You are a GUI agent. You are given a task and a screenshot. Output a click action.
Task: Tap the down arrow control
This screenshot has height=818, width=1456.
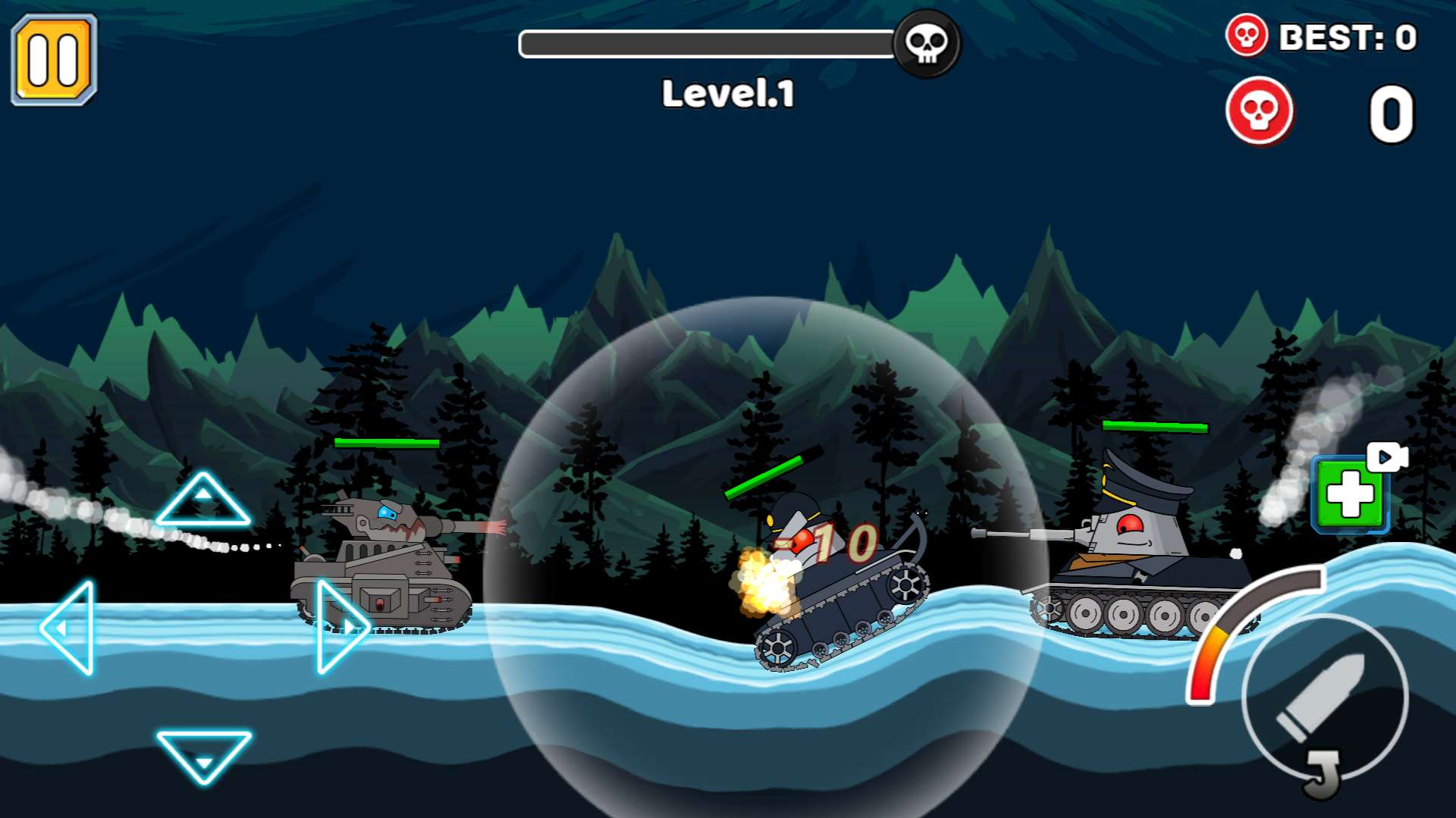[203, 753]
